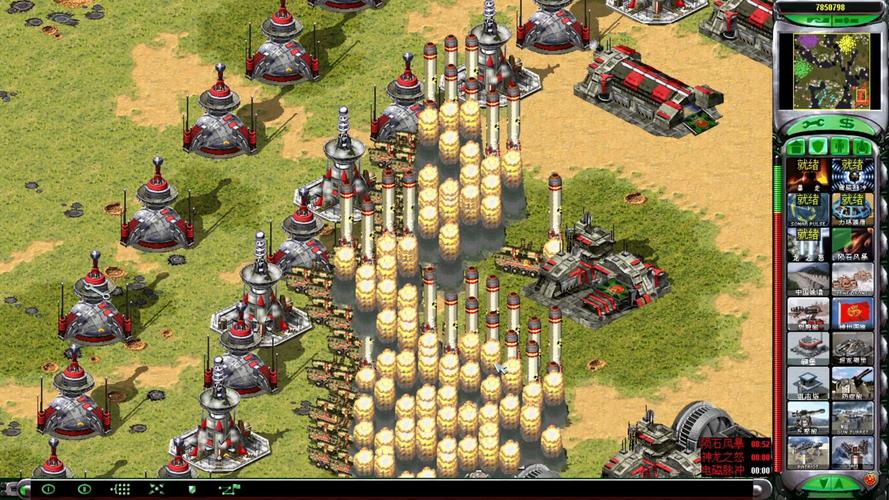889x500 pixels.
Task: Switch to the structures build tab
Action: pos(796,146)
